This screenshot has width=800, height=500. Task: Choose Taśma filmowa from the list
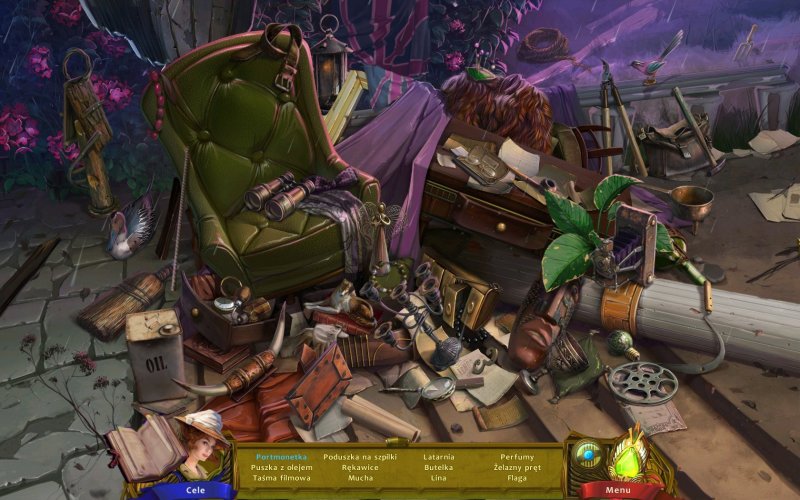point(280,478)
